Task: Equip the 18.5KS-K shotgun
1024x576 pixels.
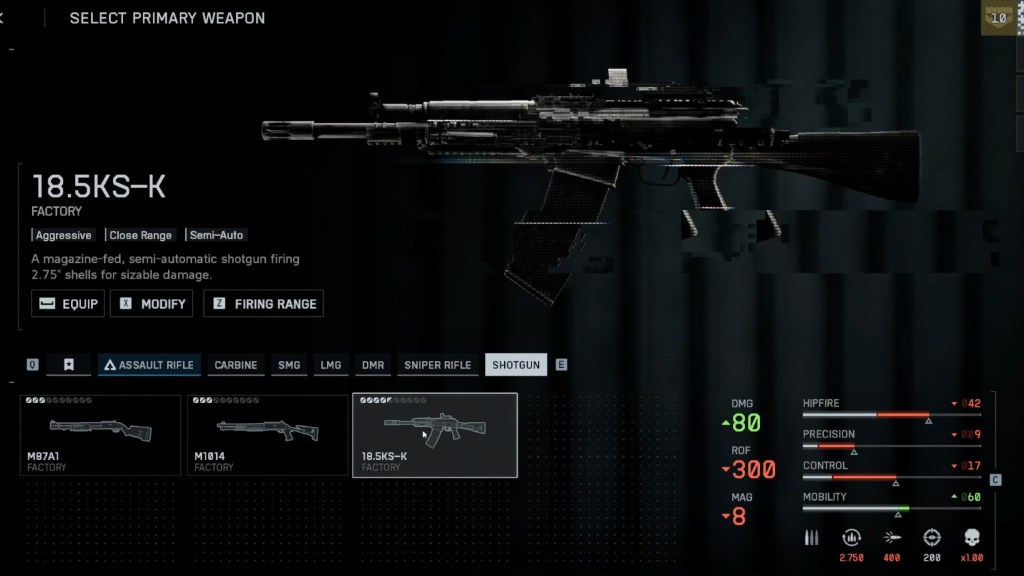Action: 68,303
